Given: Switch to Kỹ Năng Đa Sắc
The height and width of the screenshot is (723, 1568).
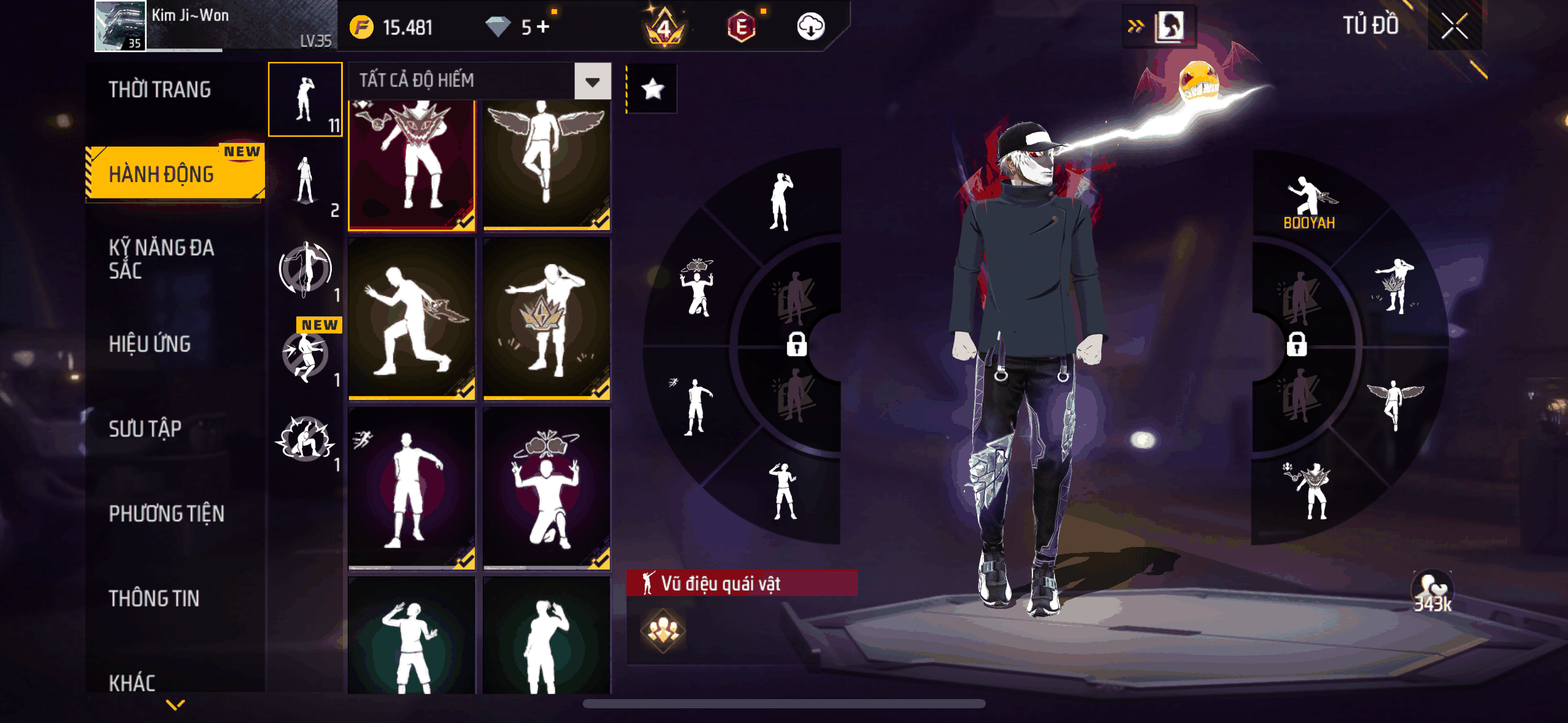Looking at the screenshot, I should point(161,259).
